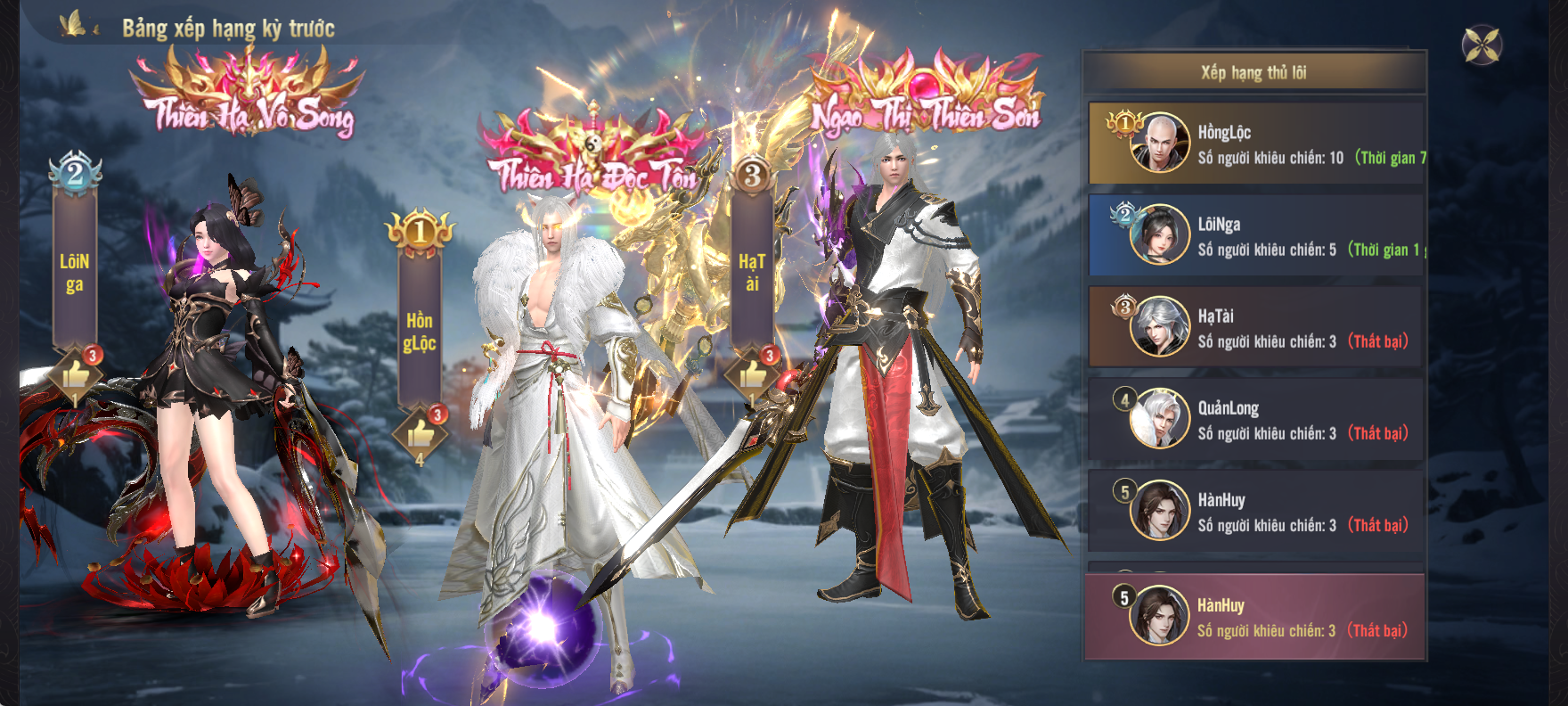This screenshot has height=706, width=1568.
Task: Select LôiNga's rank 2 row
Action: click(1256, 236)
